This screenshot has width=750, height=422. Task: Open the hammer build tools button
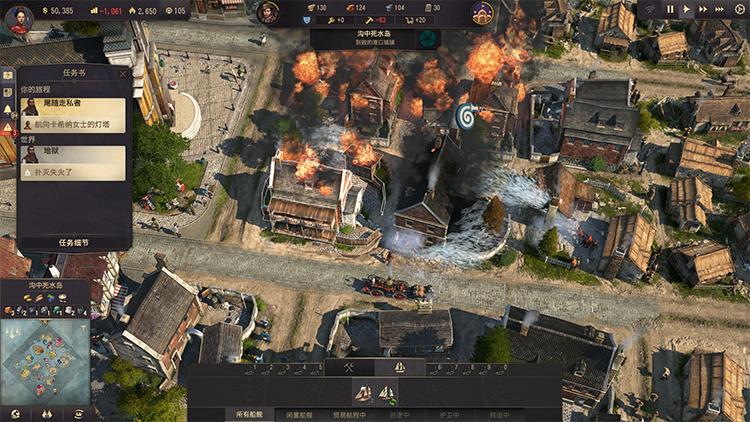350,367
